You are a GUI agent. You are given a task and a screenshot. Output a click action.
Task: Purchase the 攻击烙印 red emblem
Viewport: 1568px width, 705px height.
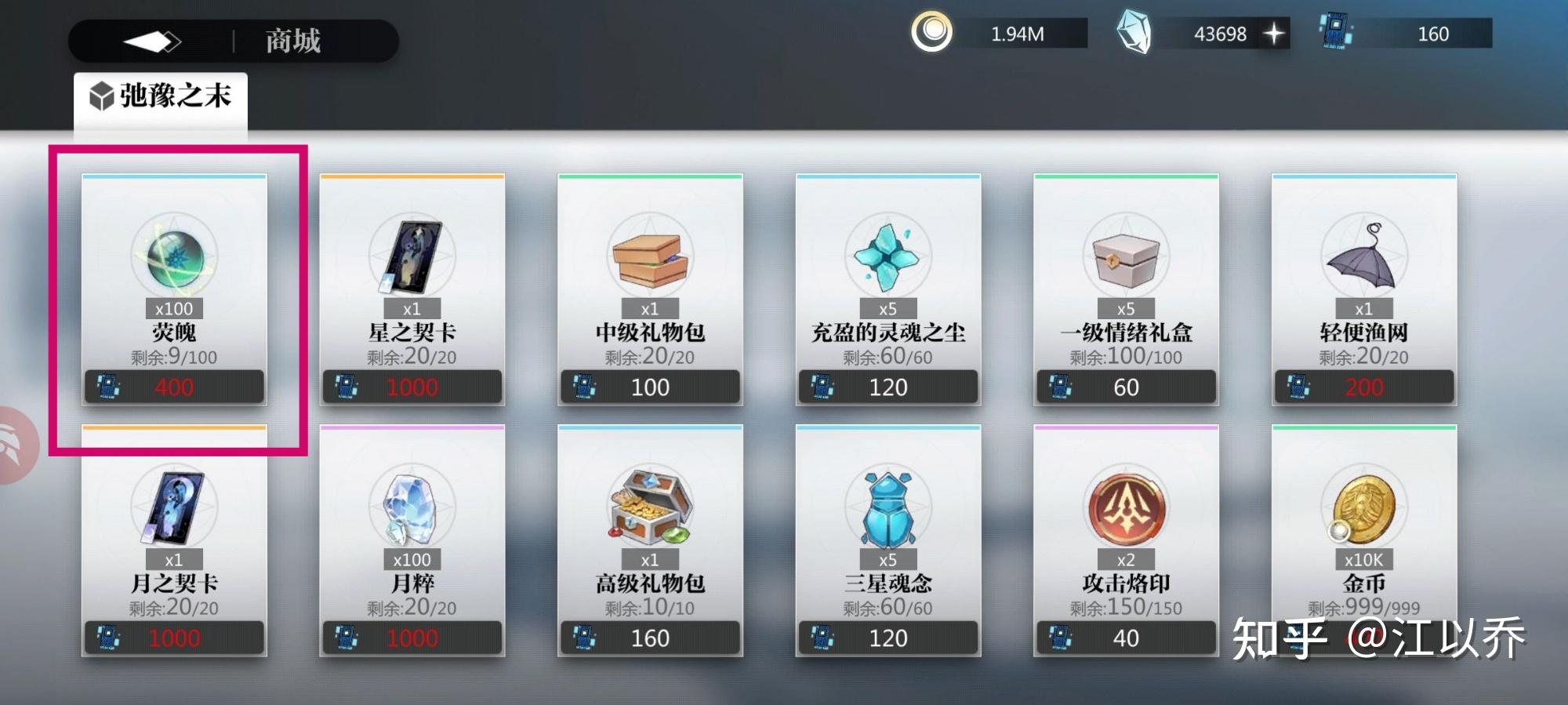point(1126,541)
